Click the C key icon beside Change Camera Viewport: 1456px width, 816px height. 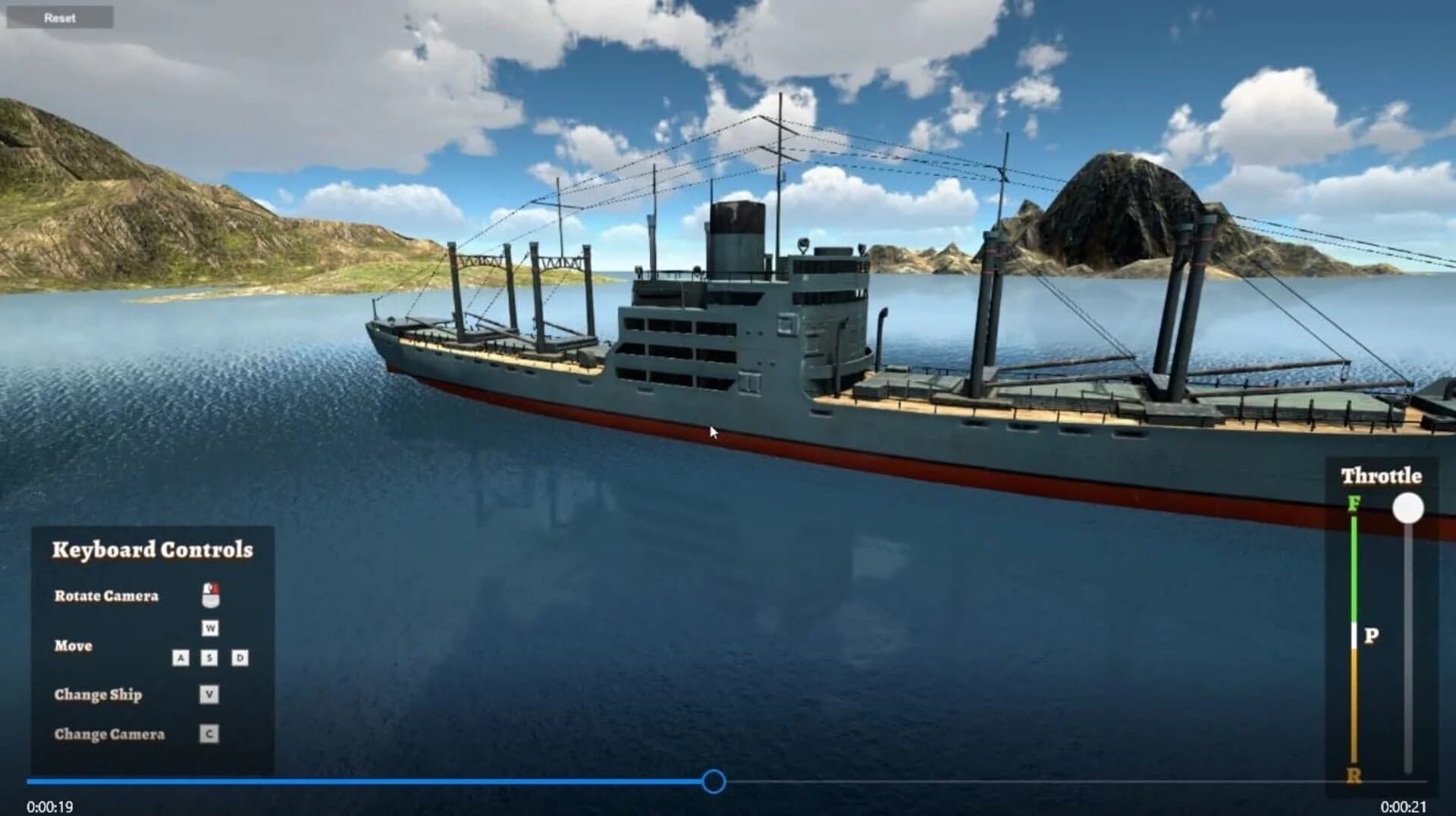click(209, 733)
